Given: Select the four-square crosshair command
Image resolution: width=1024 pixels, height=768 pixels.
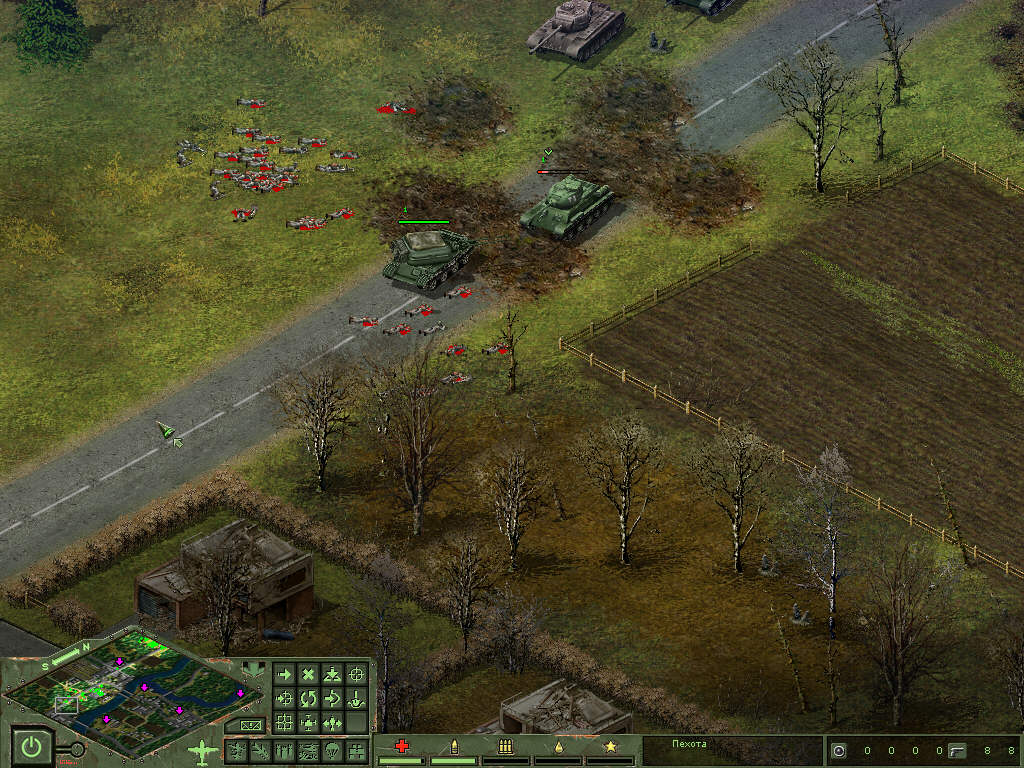Looking at the screenshot, I should coord(285,722).
